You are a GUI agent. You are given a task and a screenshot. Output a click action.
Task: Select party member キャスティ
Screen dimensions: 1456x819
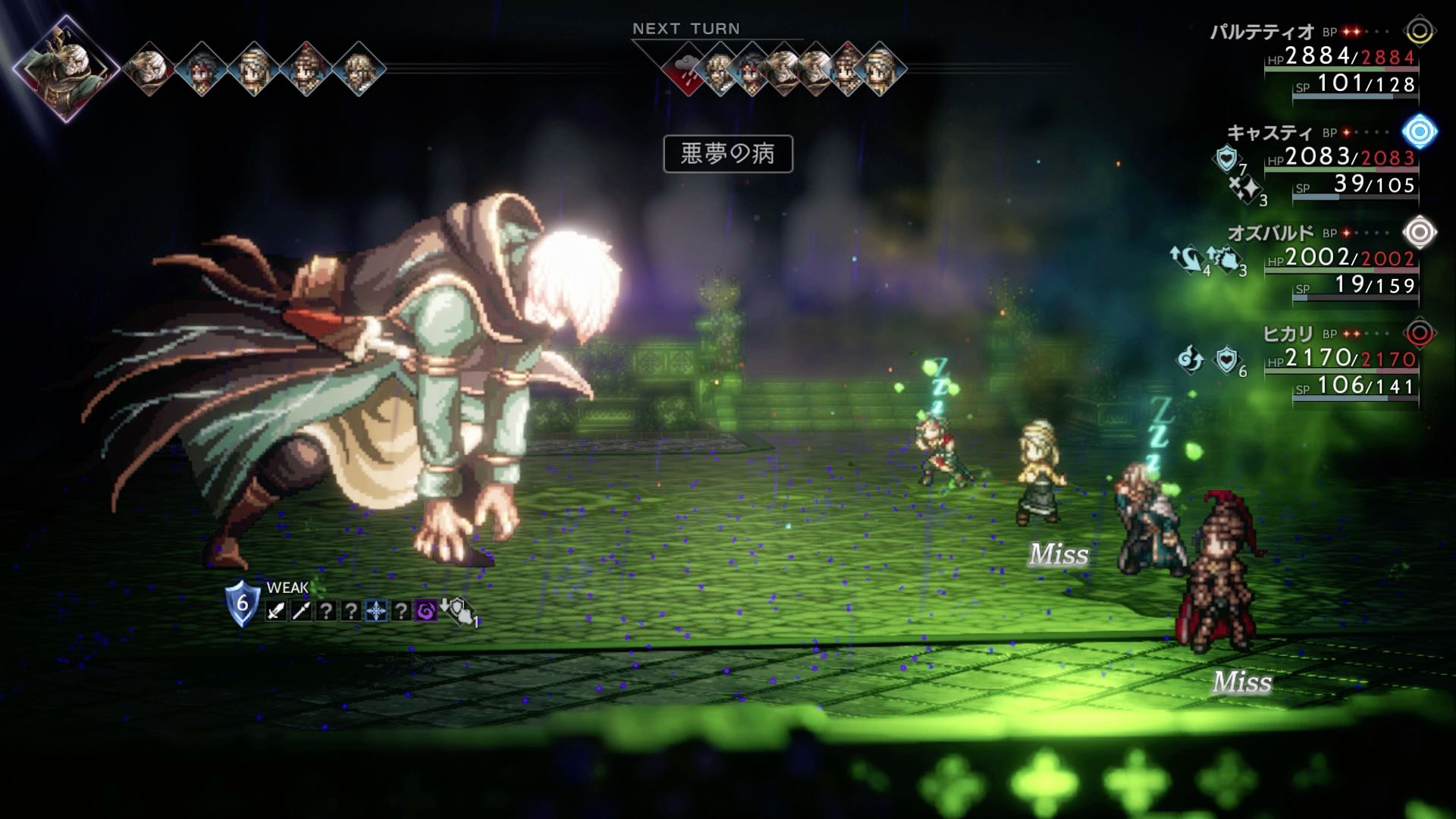point(1269,133)
